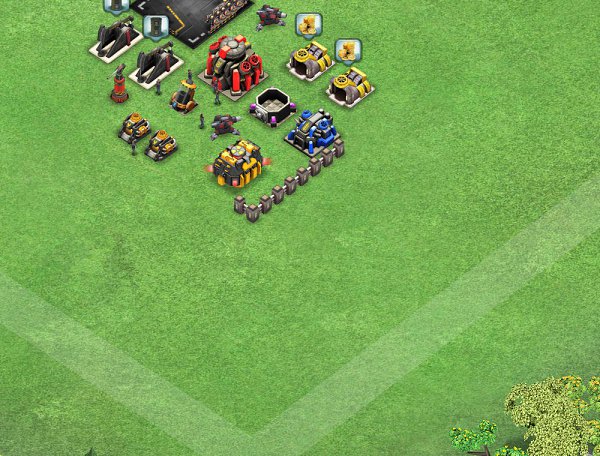Collect gold from the bubble nearest the hovering drone
Screen dimensions: 600x456
[308, 22]
